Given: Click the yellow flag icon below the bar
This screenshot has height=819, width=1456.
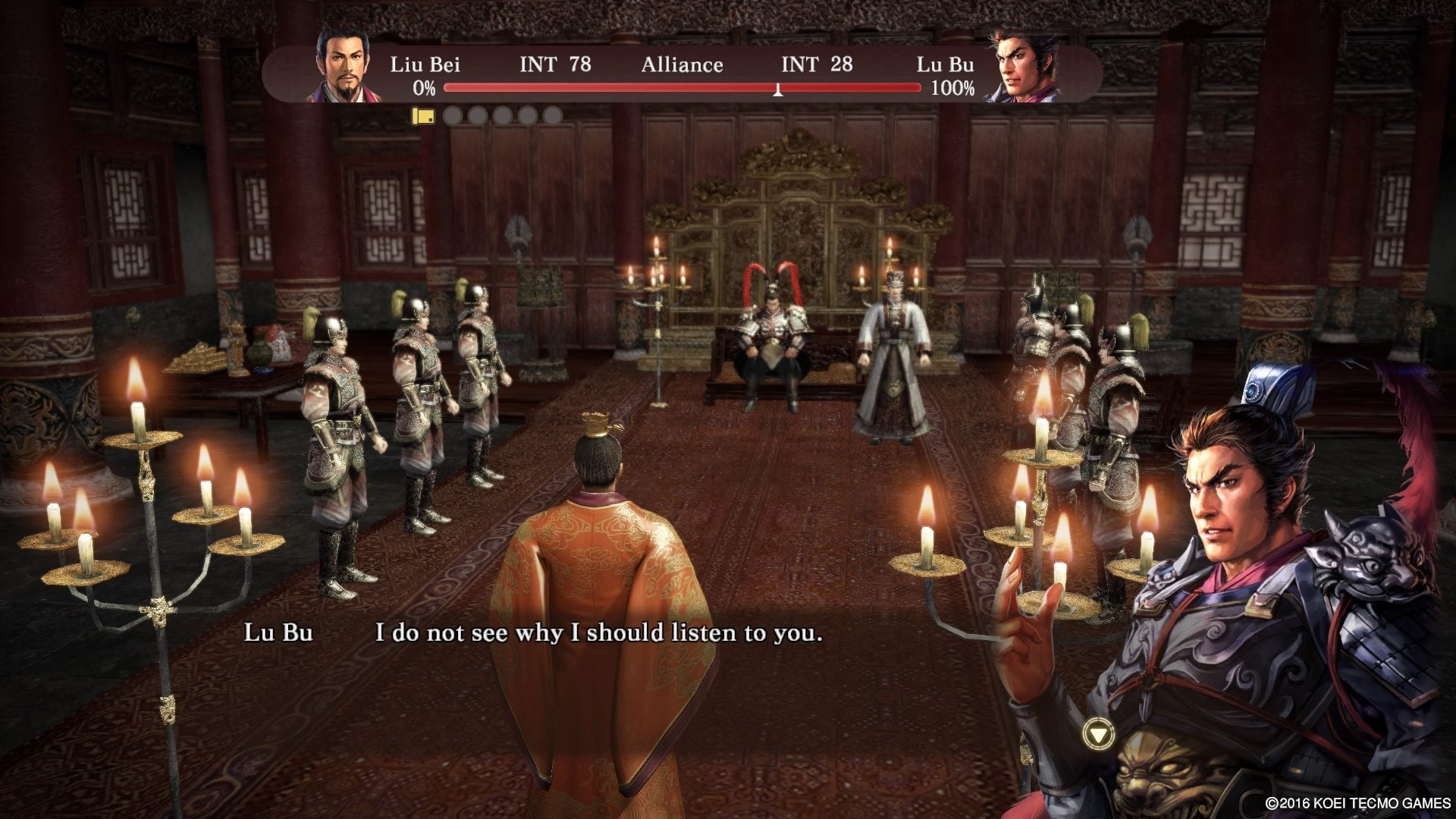Looking at the screenshot, I should 422,116.
